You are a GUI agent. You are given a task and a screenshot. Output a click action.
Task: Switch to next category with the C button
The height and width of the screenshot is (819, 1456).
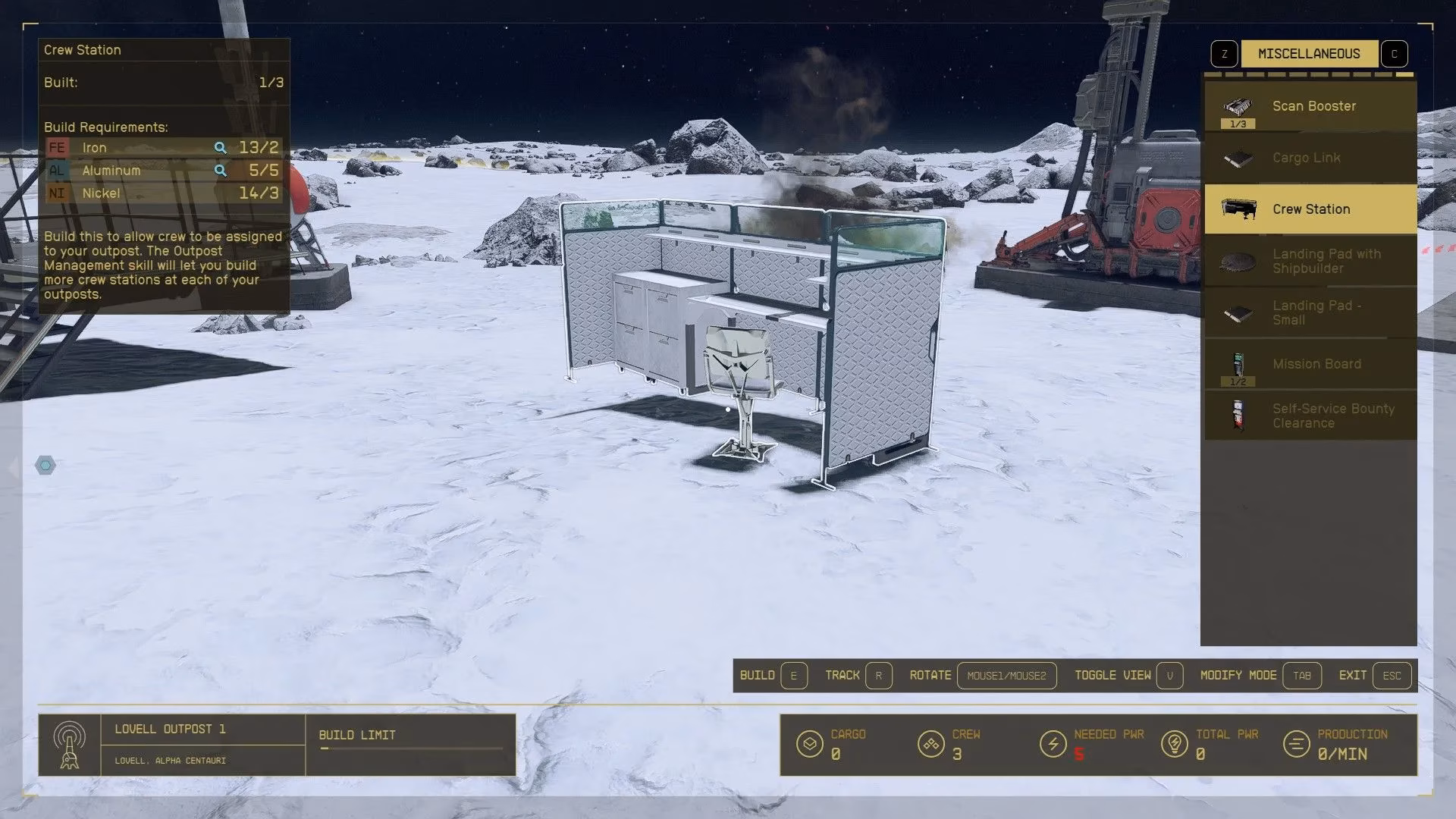tap(1394, 53)
